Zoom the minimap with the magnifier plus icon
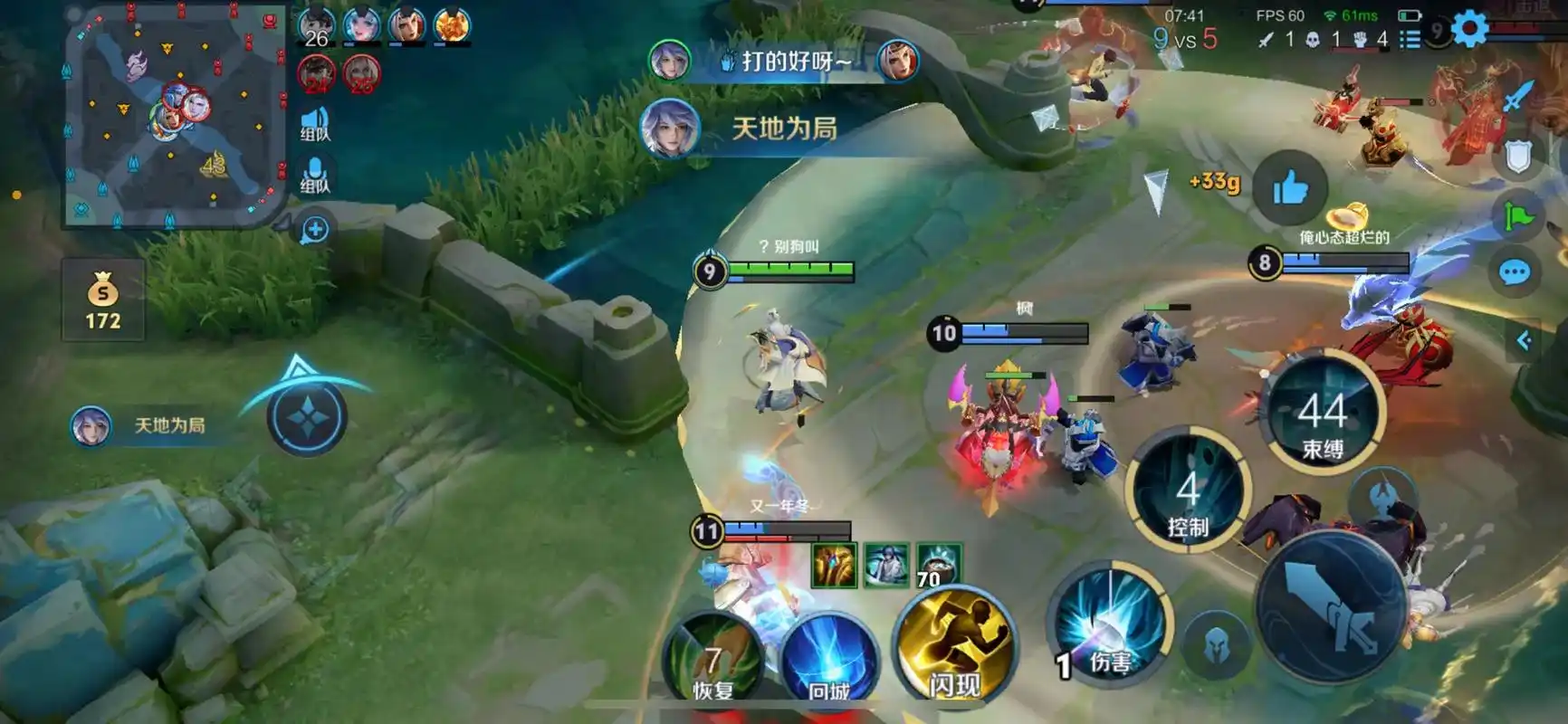This screenshot has height=724, width=1568. click(x=314, y=229)
